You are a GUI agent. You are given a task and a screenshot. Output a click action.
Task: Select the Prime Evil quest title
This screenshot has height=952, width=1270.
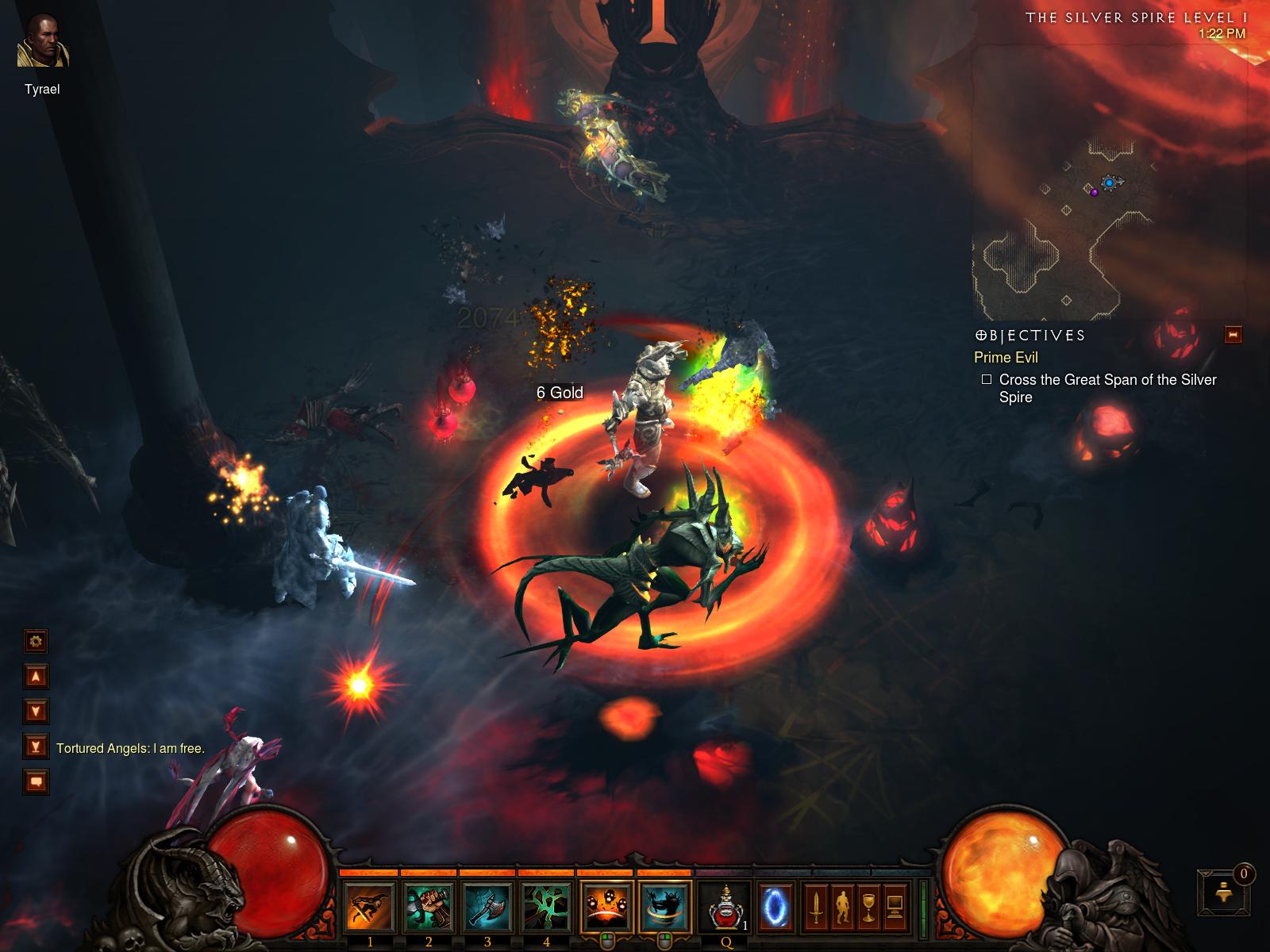click(1006, 357)
